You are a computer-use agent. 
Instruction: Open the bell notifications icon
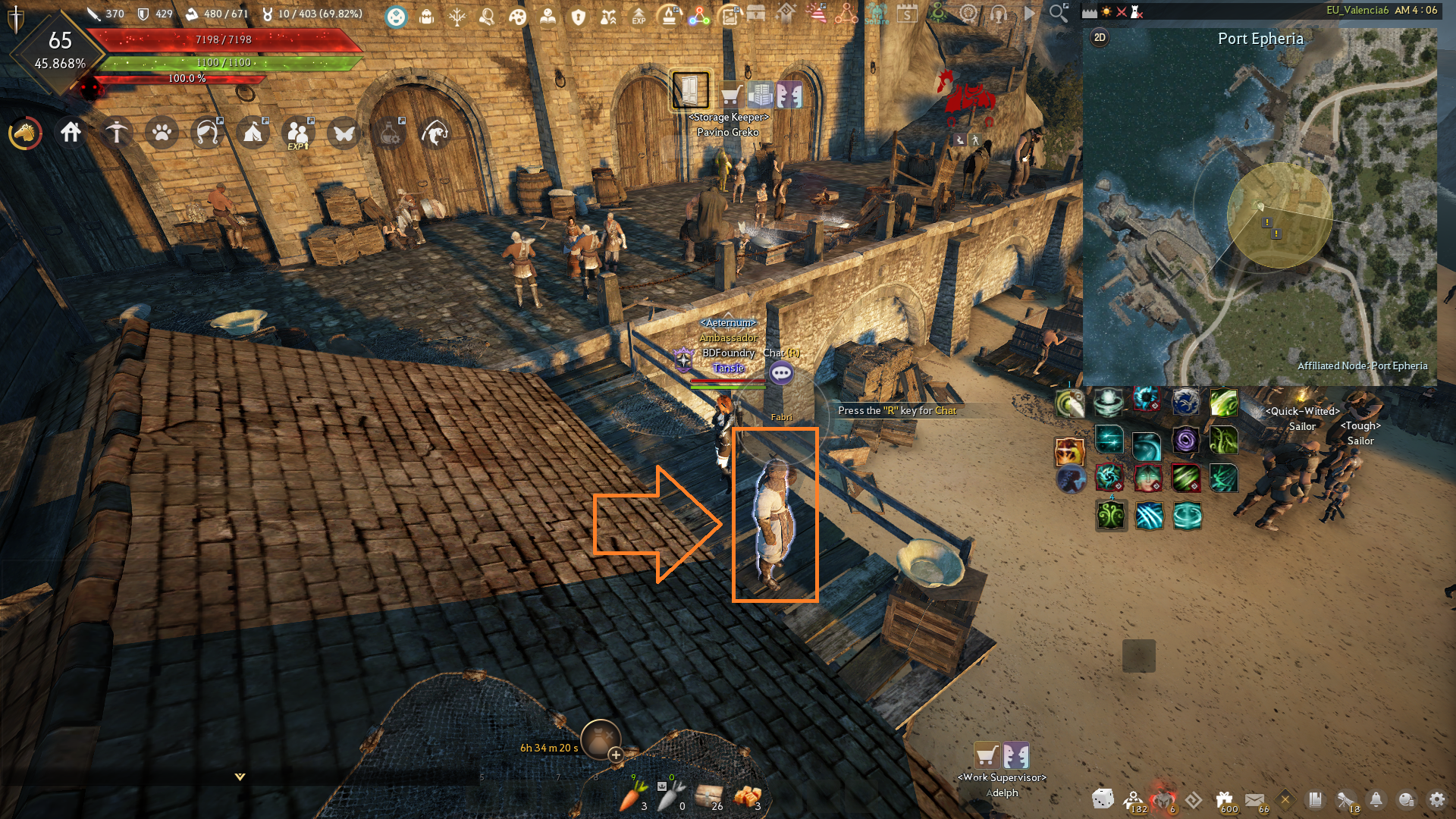pyautogui.click(x=1376, y=799)
